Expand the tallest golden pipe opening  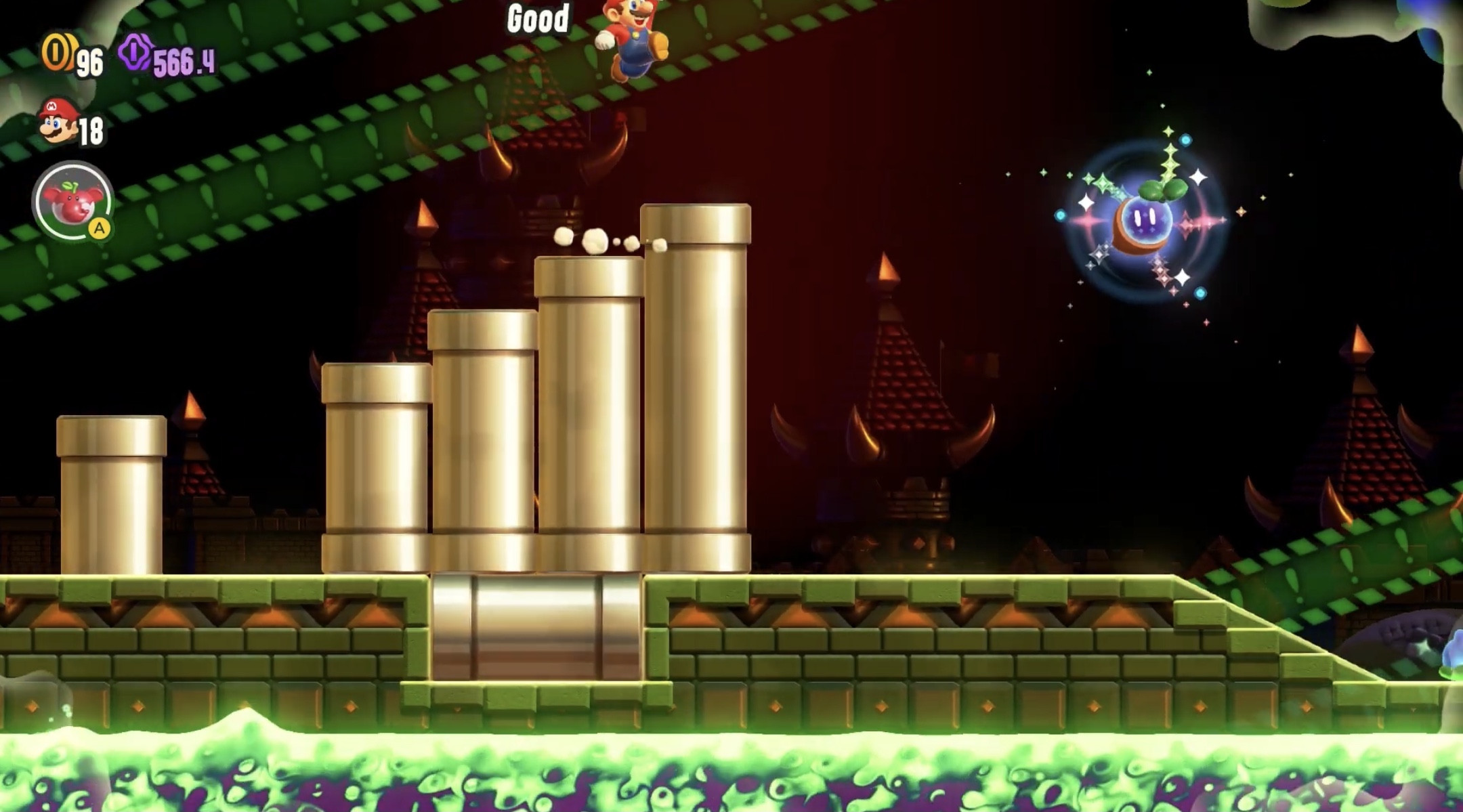698,223
